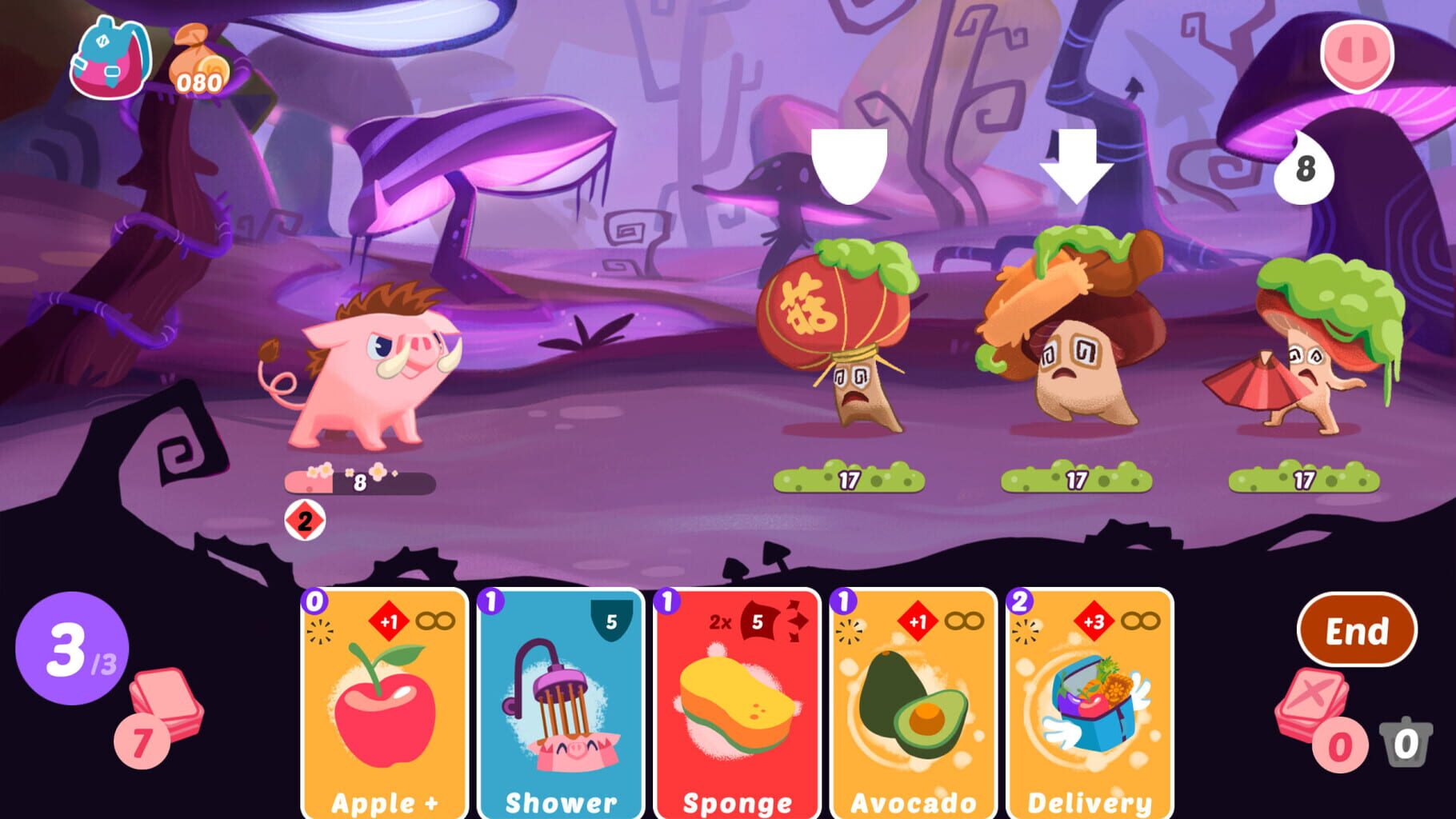Select the white shield icon above the lantern mushroom
The width and height of the screenshot is (1456, 819).
pos(850,160)
